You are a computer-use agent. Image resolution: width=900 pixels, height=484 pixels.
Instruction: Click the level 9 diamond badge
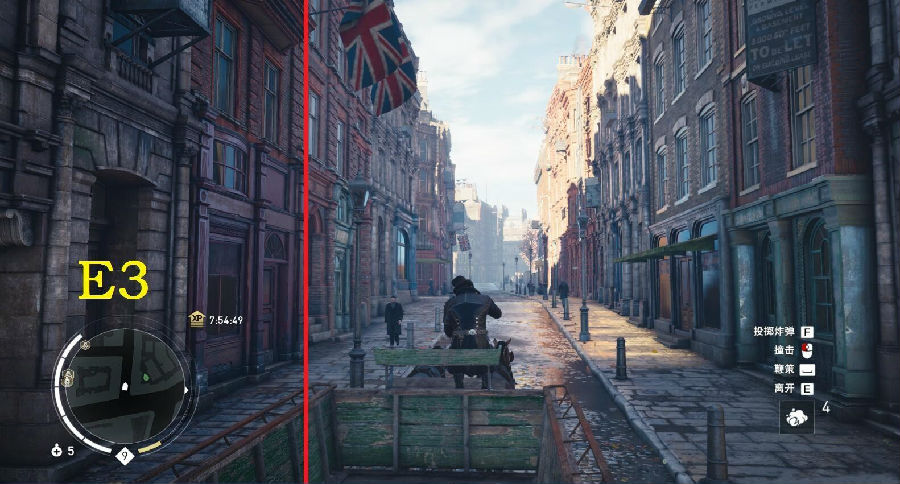click(x=124, y=456)
